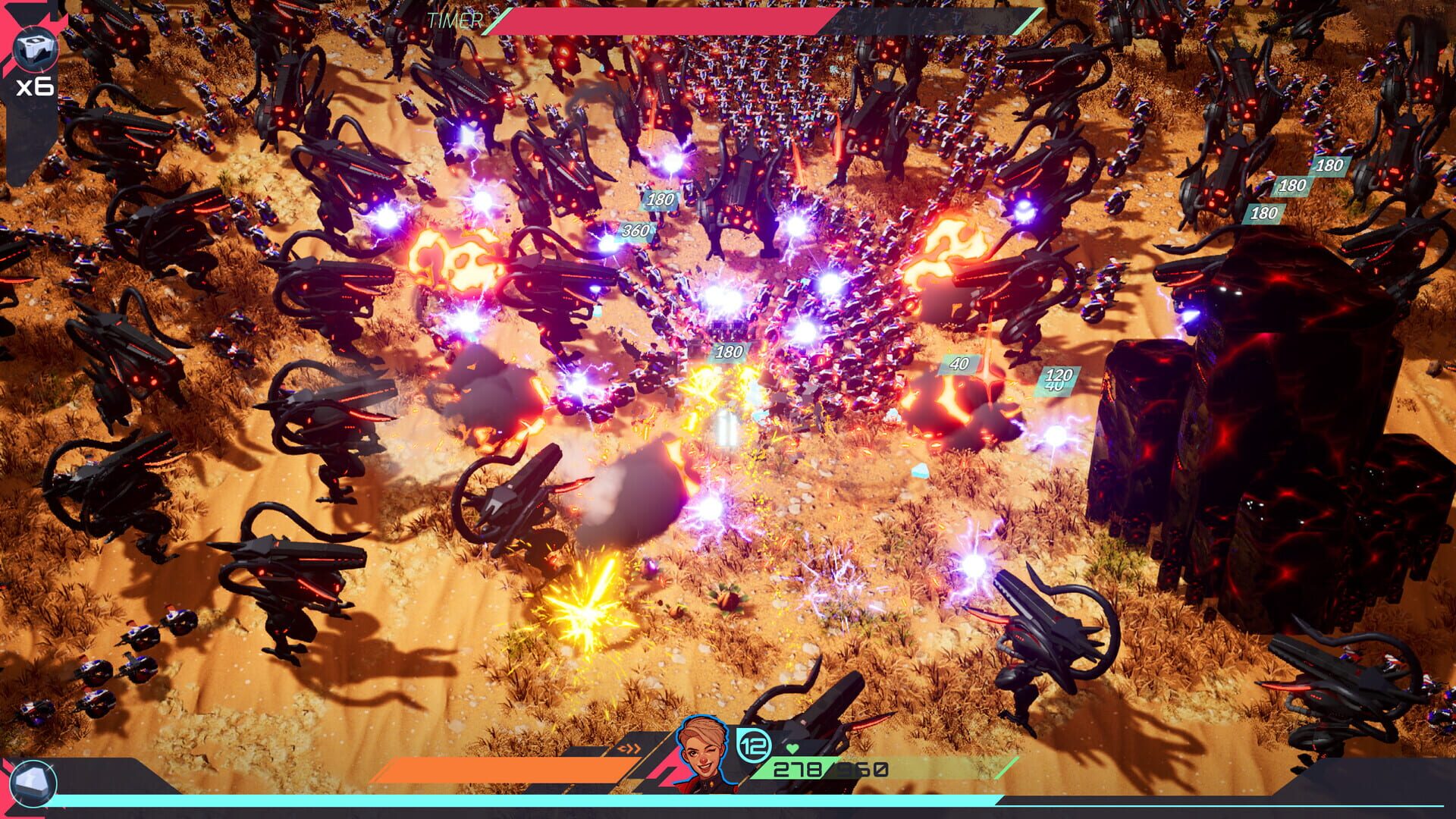The image size is (1456, 819).
Task: Click the level 12 badge beside the portrait
Action: pyautogui.click(x=753, y=746)
